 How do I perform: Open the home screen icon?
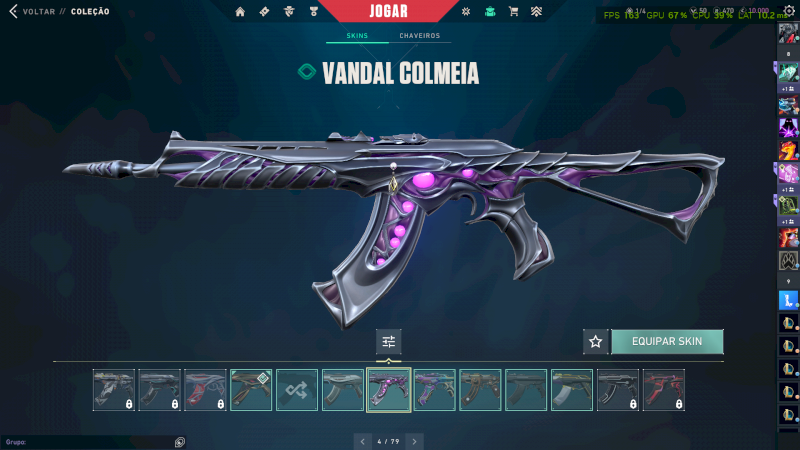click(x=240, y=12)
